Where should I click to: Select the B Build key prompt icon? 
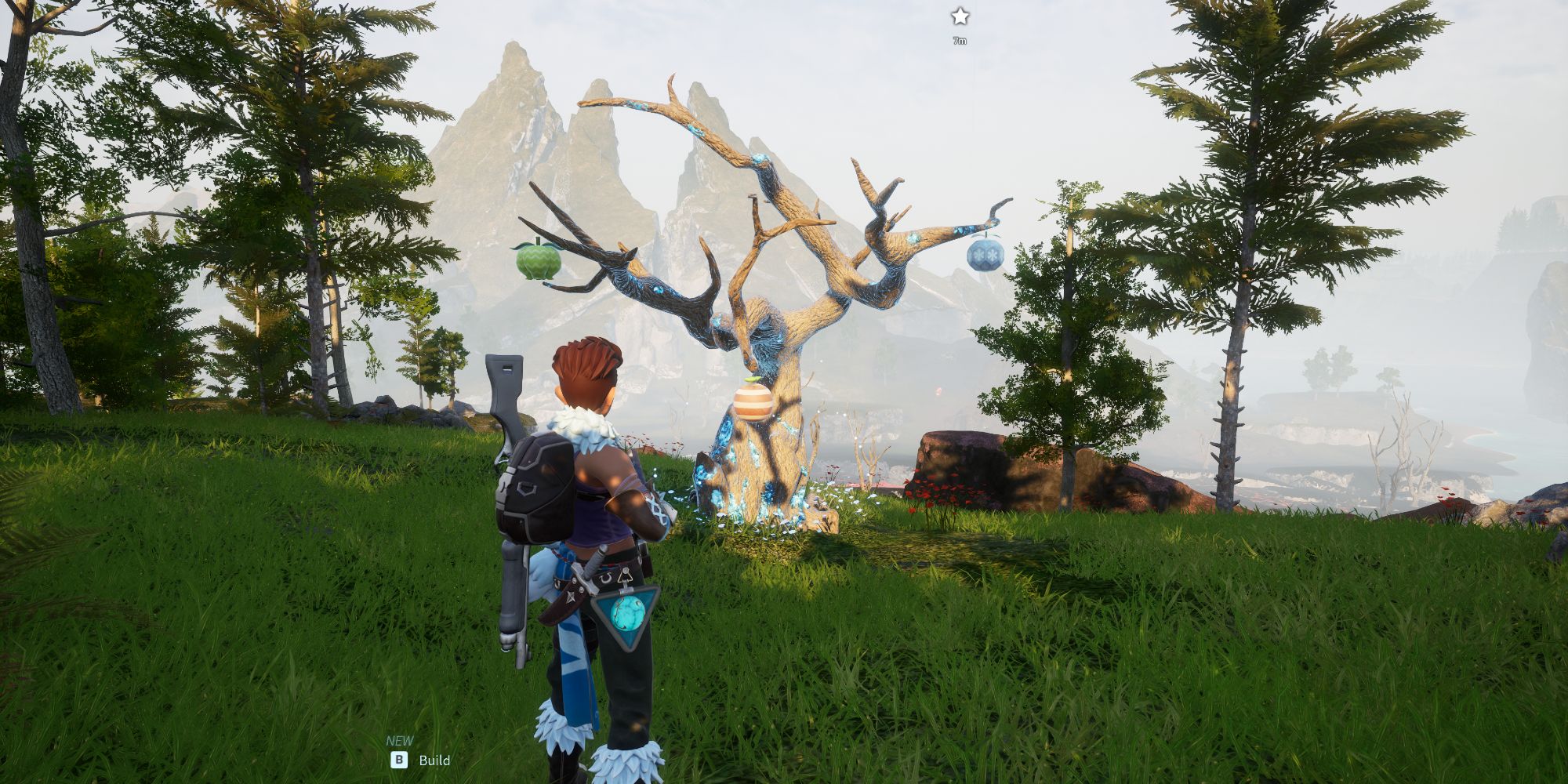pyautogui.click(x=400, y=760)
